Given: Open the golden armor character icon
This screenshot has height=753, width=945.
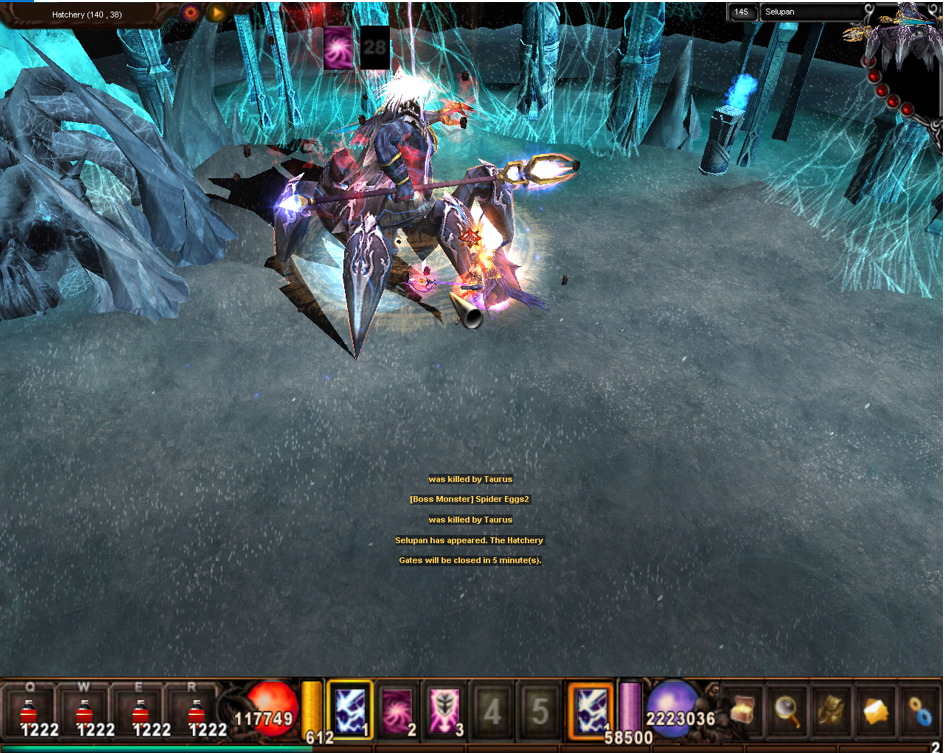Looking at the screenshot, I should point(830,709).
